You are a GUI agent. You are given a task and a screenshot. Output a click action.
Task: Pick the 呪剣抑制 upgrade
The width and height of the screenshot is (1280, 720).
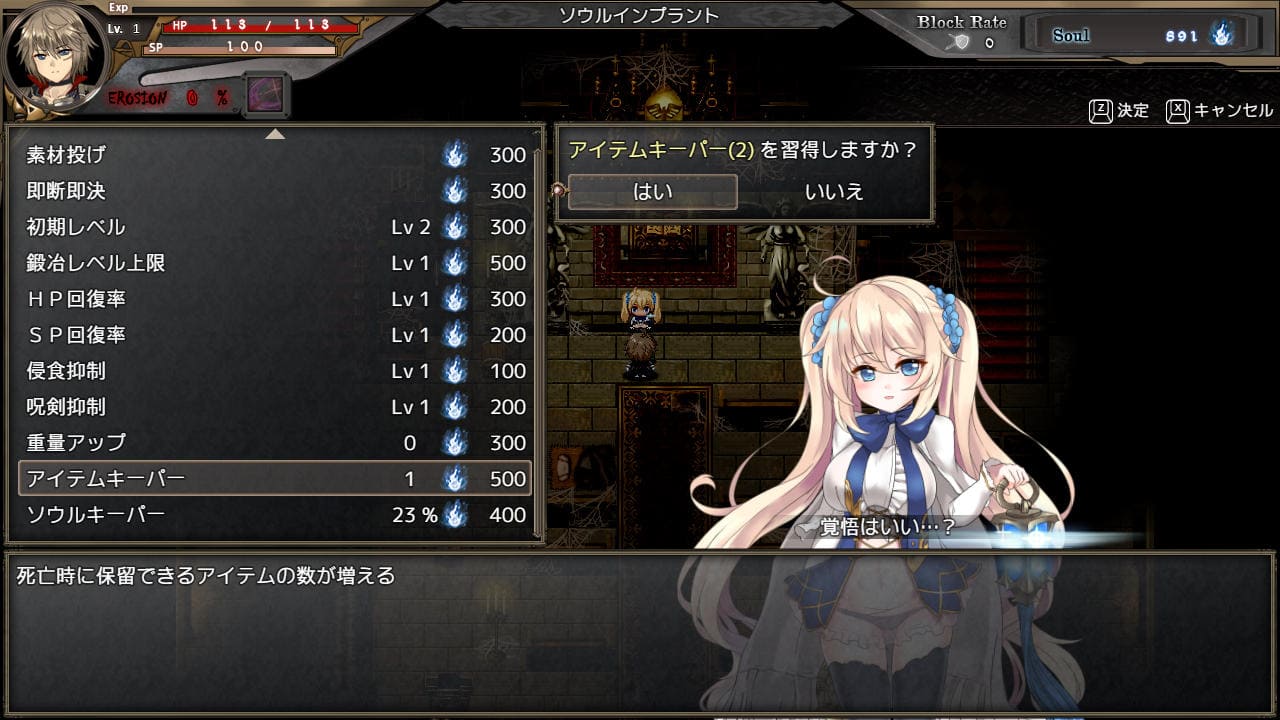[x=275, y=407]
